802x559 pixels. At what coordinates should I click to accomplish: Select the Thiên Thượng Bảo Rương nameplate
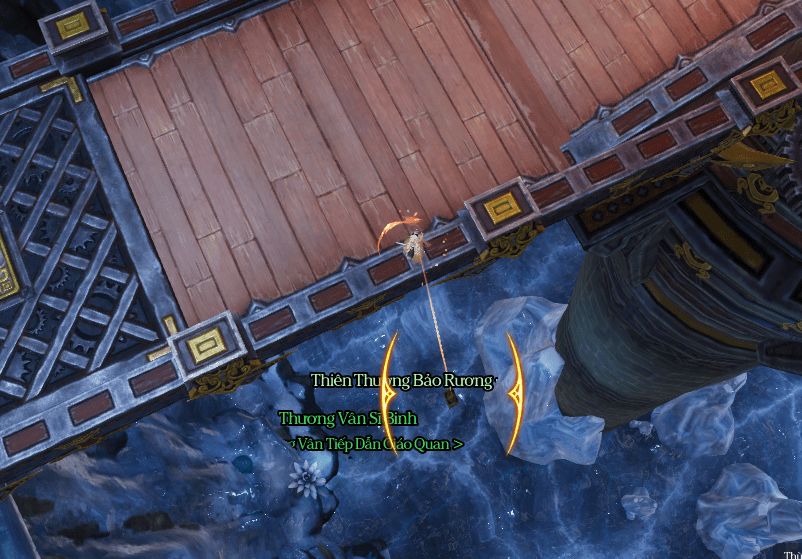pos(401,381)
